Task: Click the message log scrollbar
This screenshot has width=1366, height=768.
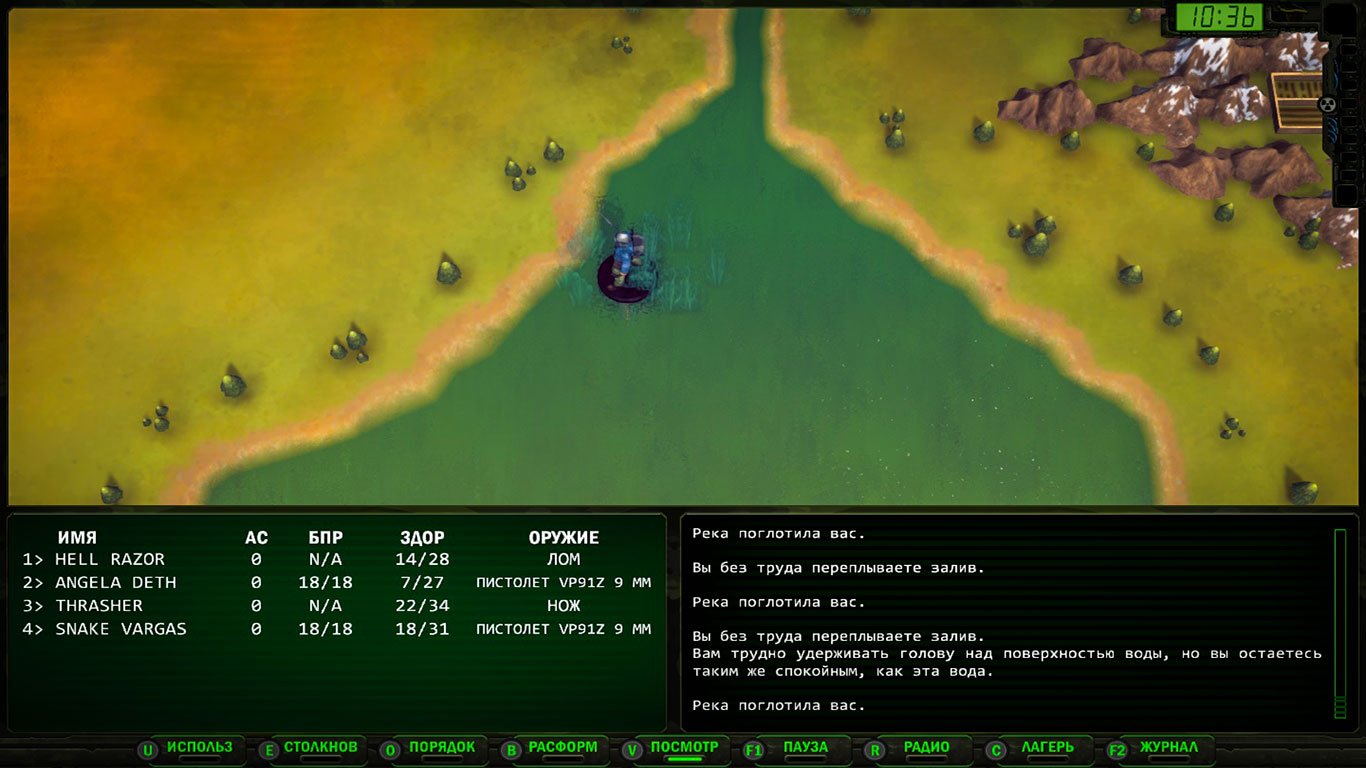Action: click(x=1340, y=624)
